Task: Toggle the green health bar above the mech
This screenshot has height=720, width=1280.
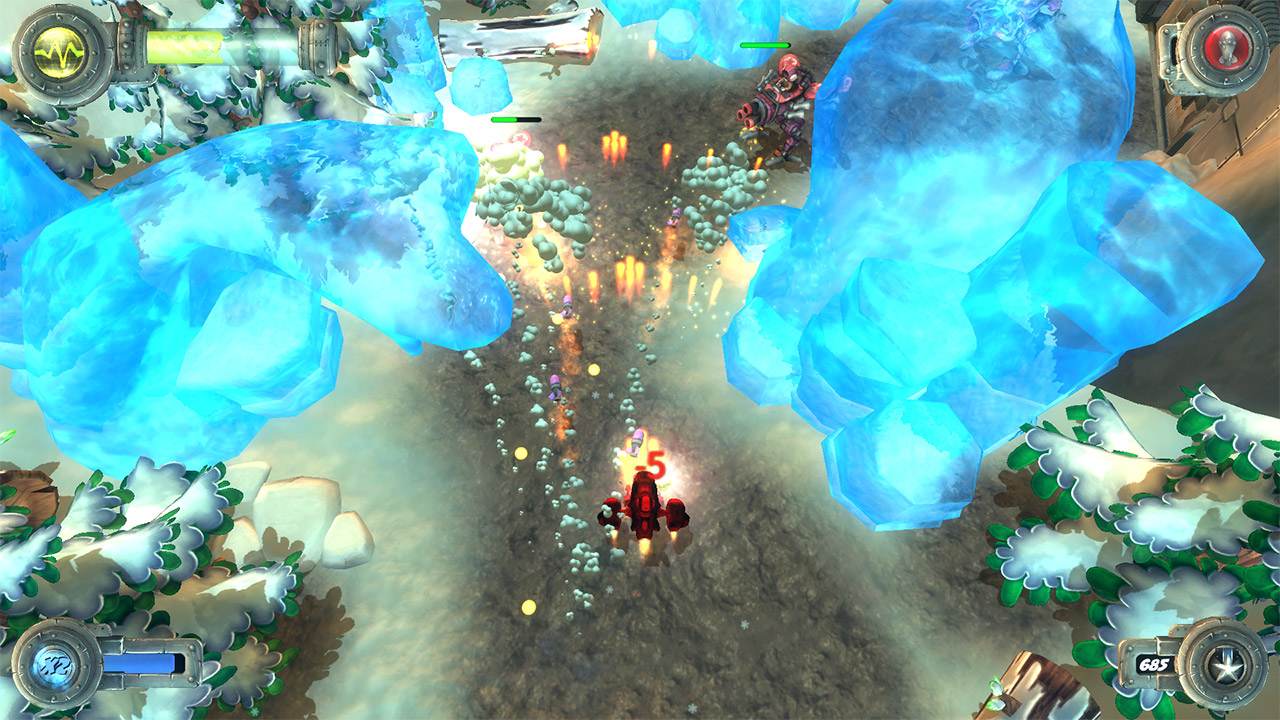Action: (x=766, y=44)
